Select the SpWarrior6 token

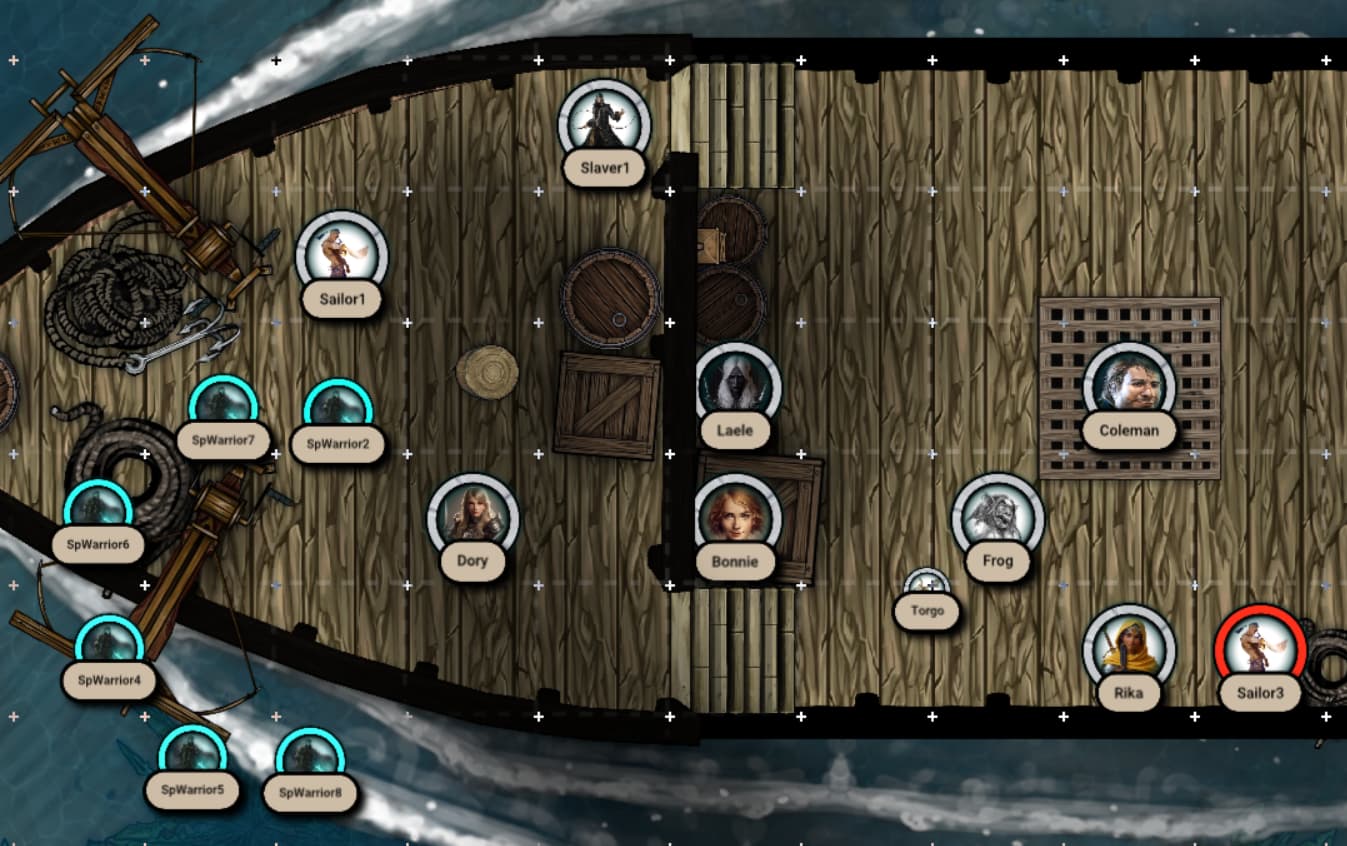(x=98, y=513)
